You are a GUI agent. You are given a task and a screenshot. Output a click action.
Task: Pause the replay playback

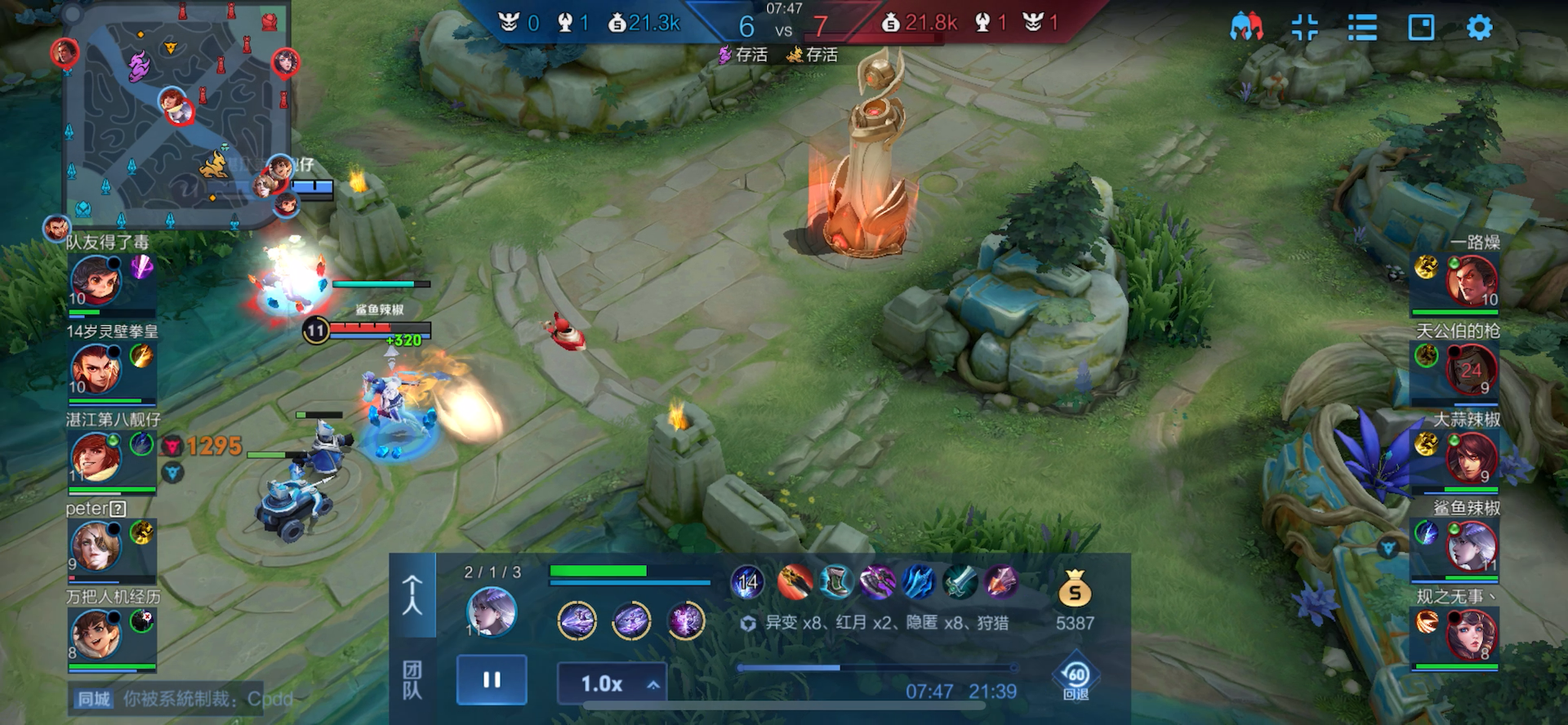click(492, 679)
